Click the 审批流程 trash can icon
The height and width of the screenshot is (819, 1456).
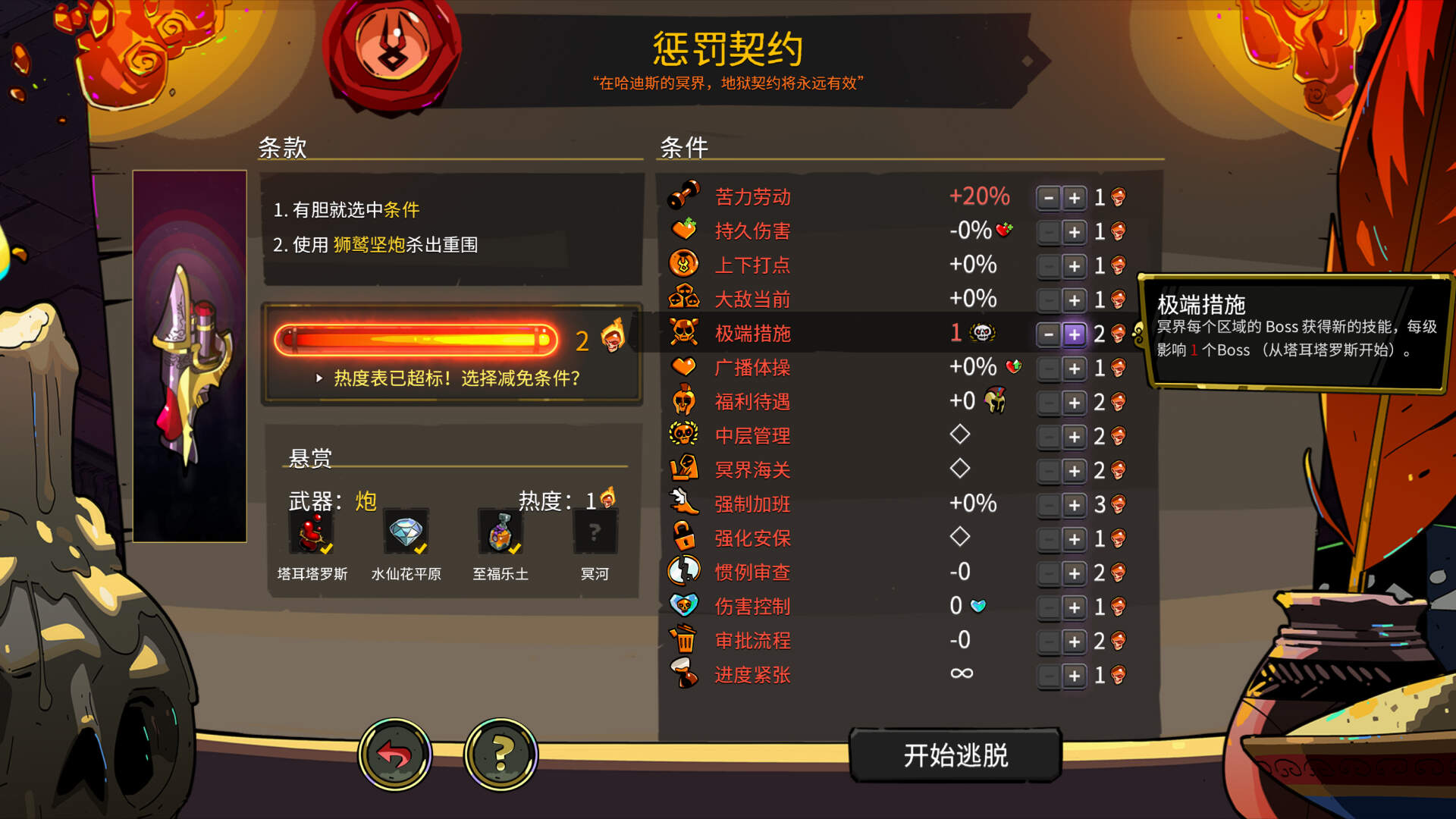click(x=685, y=641)
